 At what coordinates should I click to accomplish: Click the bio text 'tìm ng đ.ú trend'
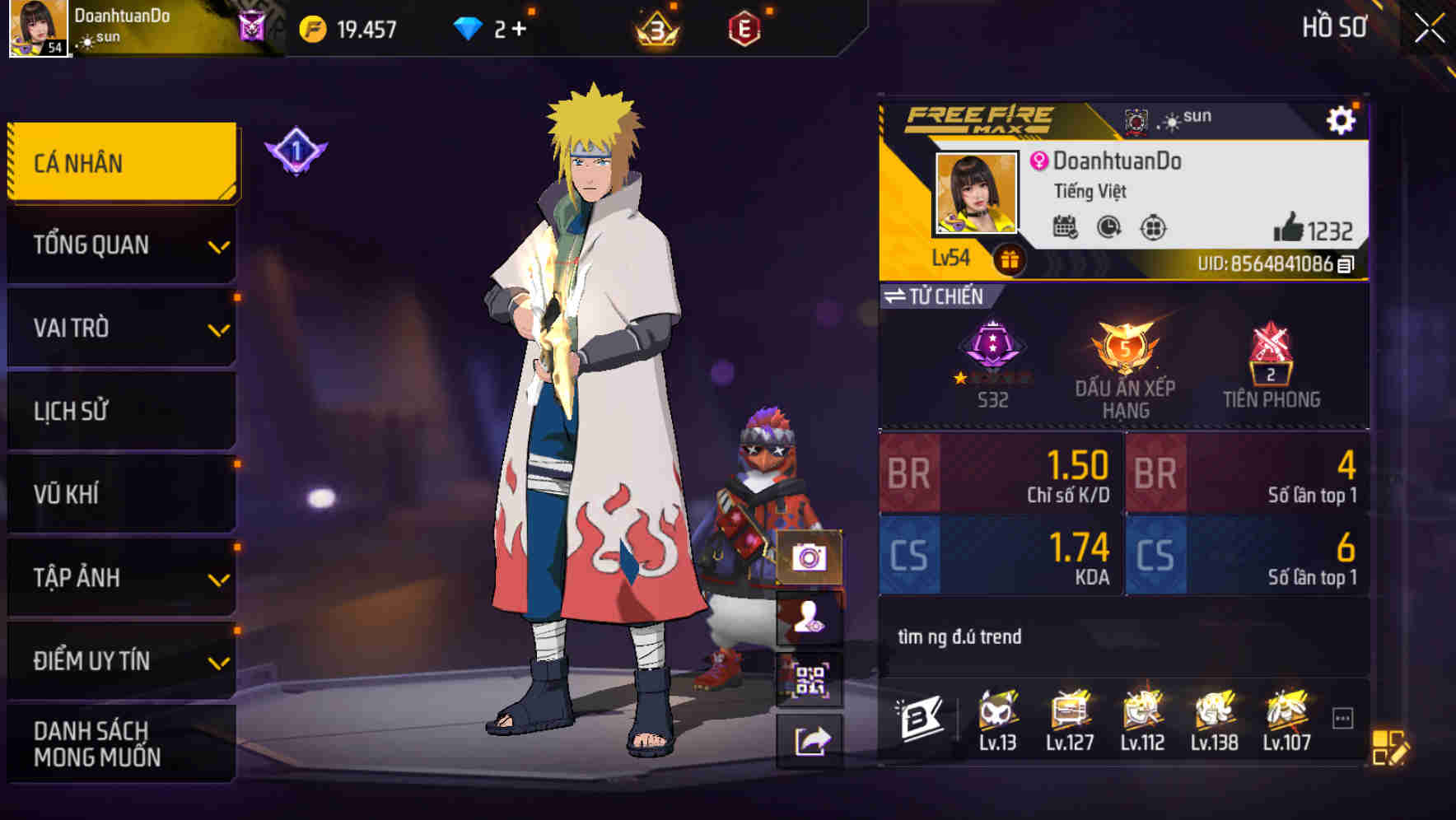click(x=959, y=636)
